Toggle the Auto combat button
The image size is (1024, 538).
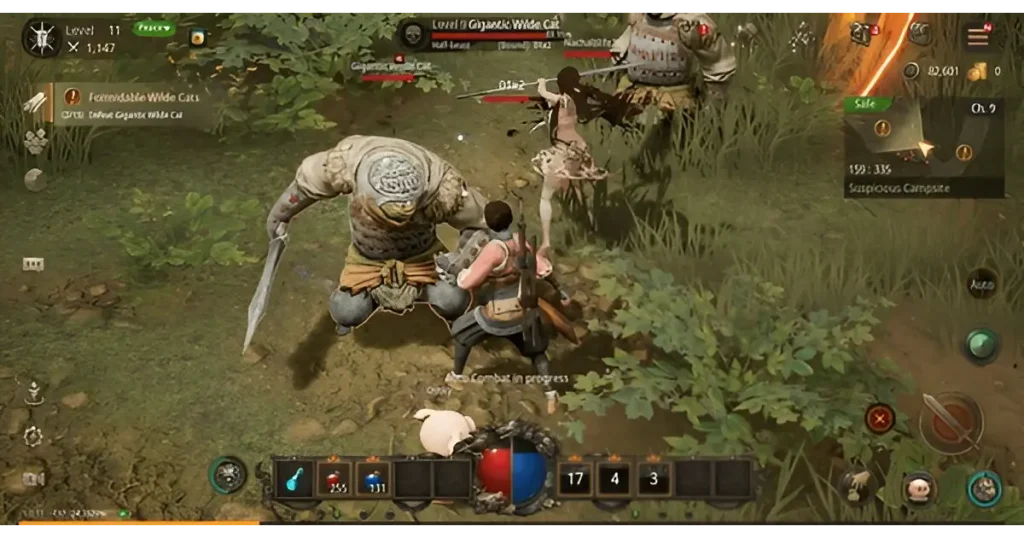[x=982, y=284]
